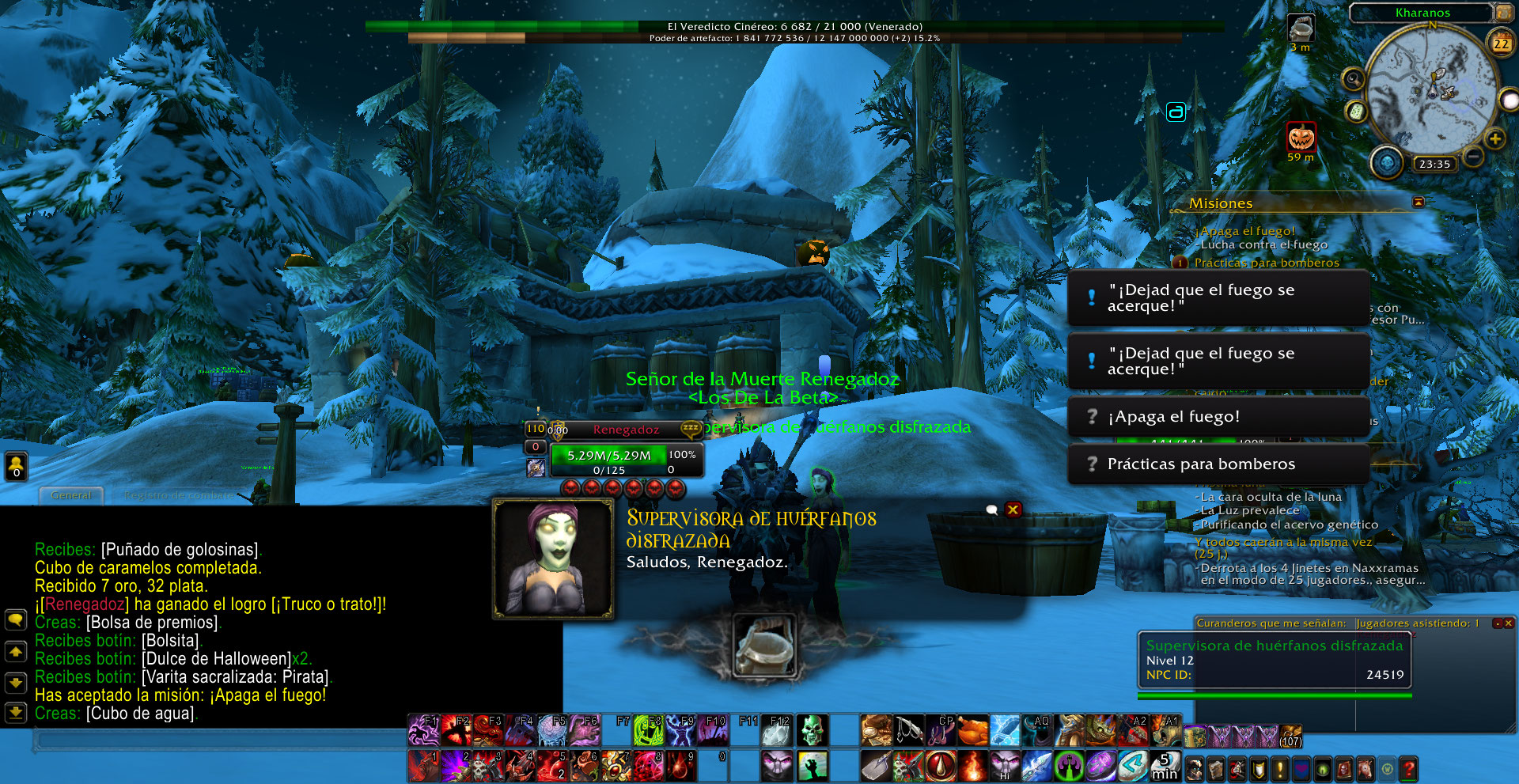Viewport: 1519px width, 784px height.
Task: Use the water bucket action button
Action: (763, 646)
